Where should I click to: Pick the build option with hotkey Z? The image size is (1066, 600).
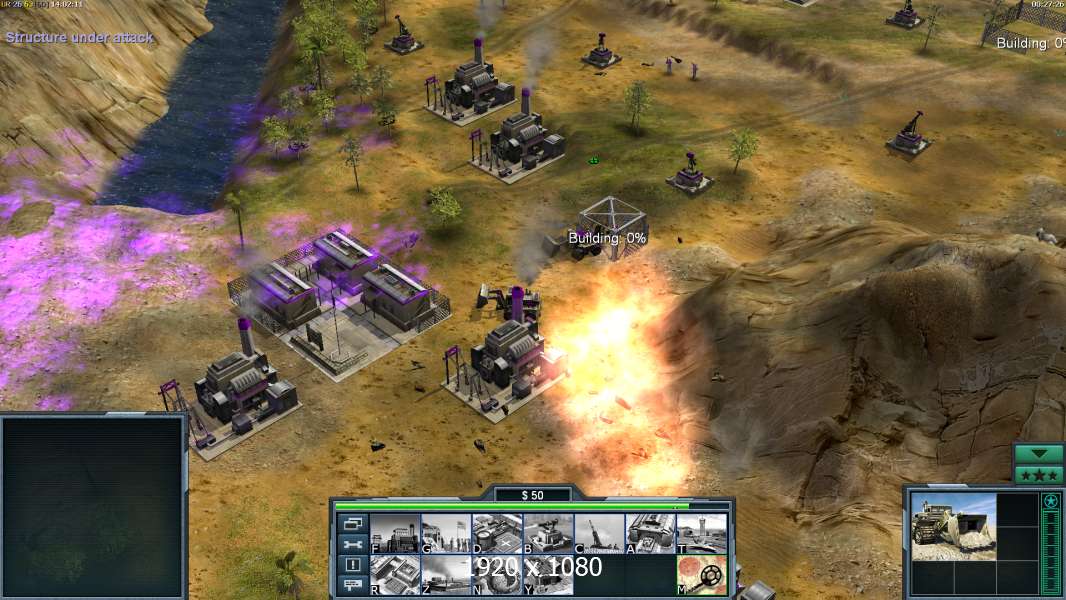coord(446,574)
